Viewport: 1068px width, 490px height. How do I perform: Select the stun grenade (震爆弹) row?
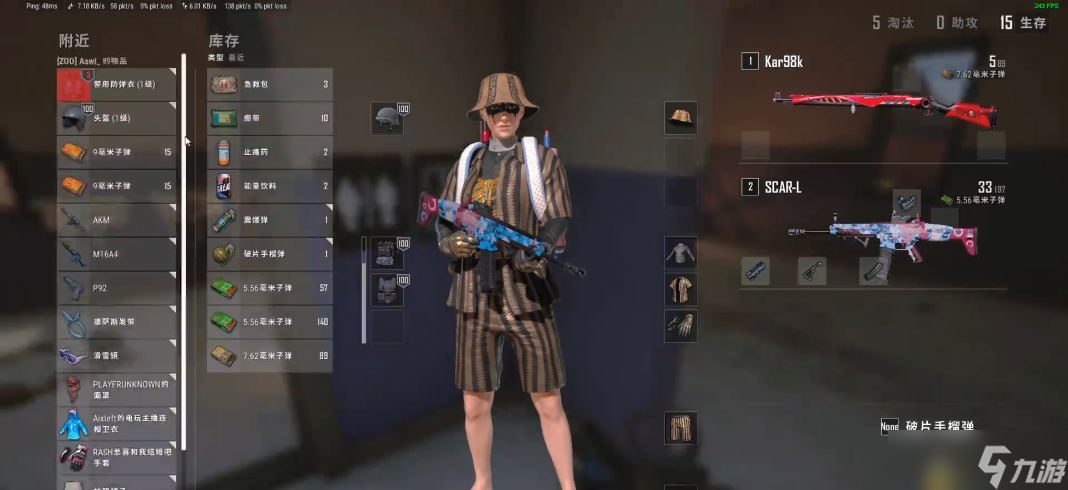tap(269, 220)
